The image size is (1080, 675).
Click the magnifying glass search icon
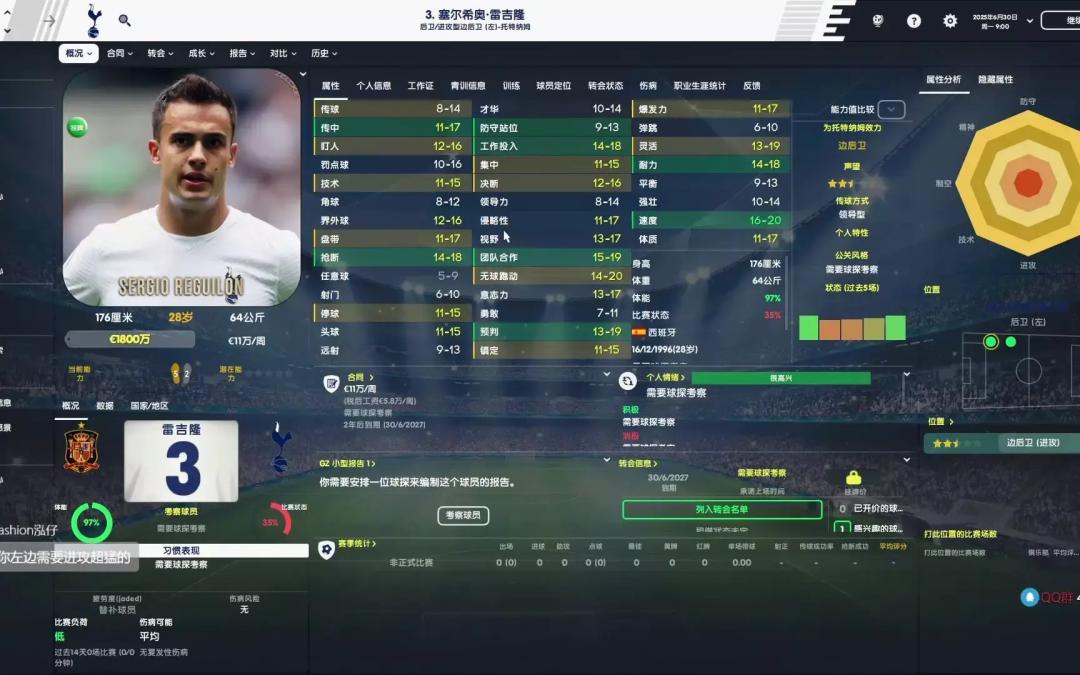[125, 20]
